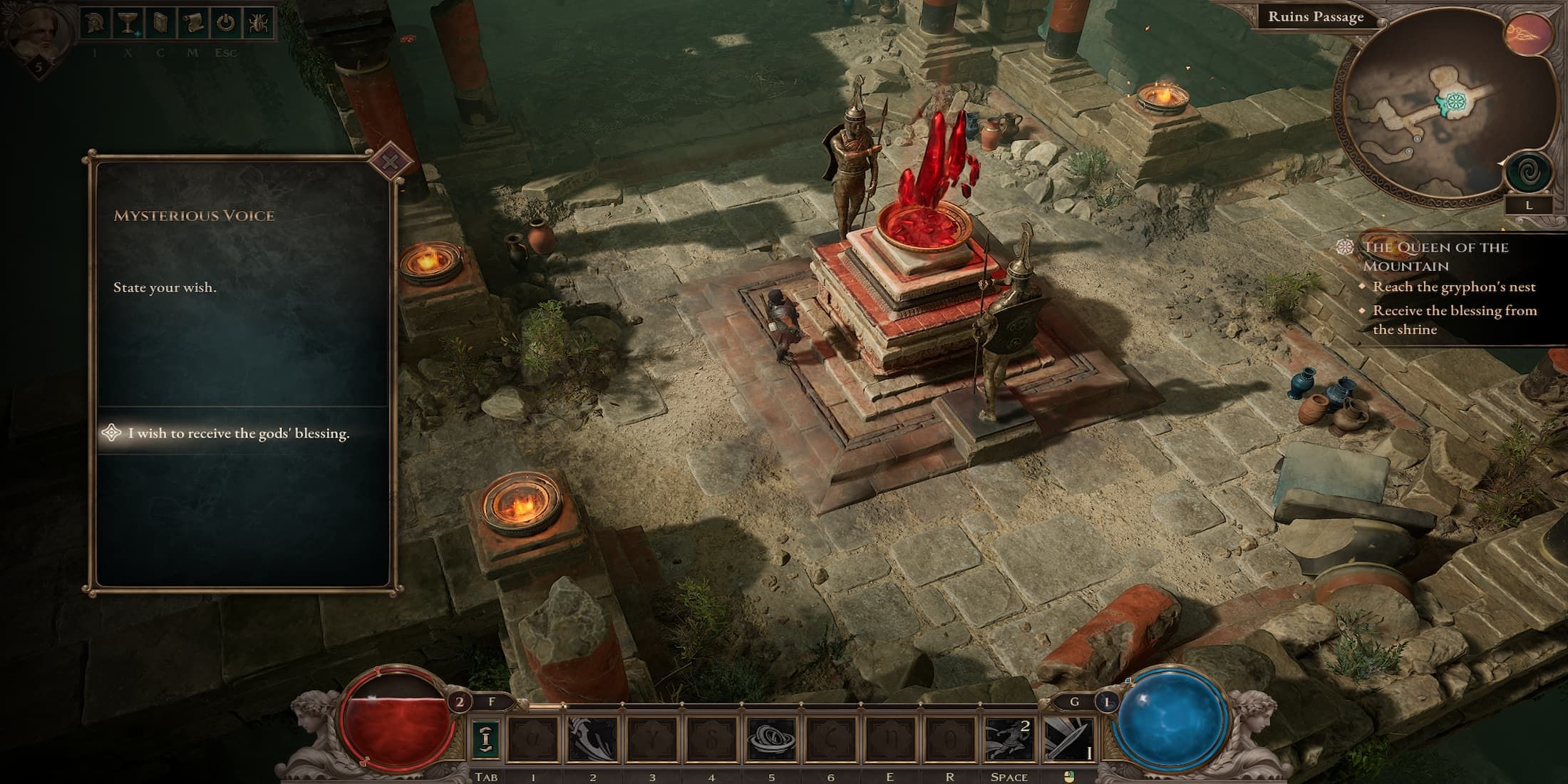
Task: Open the scroll icon menu
Action: point(192,24)
